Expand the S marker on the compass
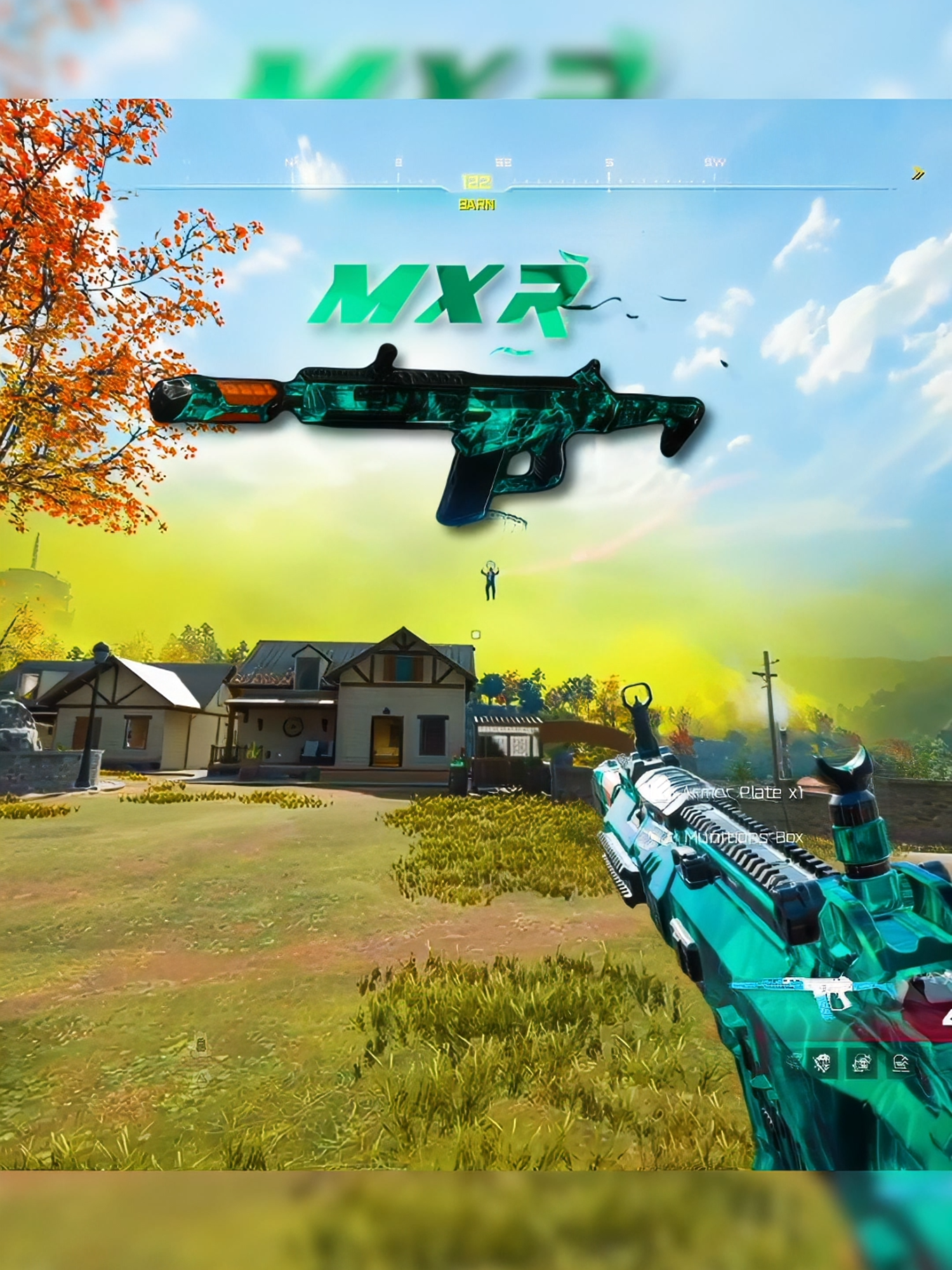Screen dimensions: 952x1270 pyautogui.click(x=609, y=162)
